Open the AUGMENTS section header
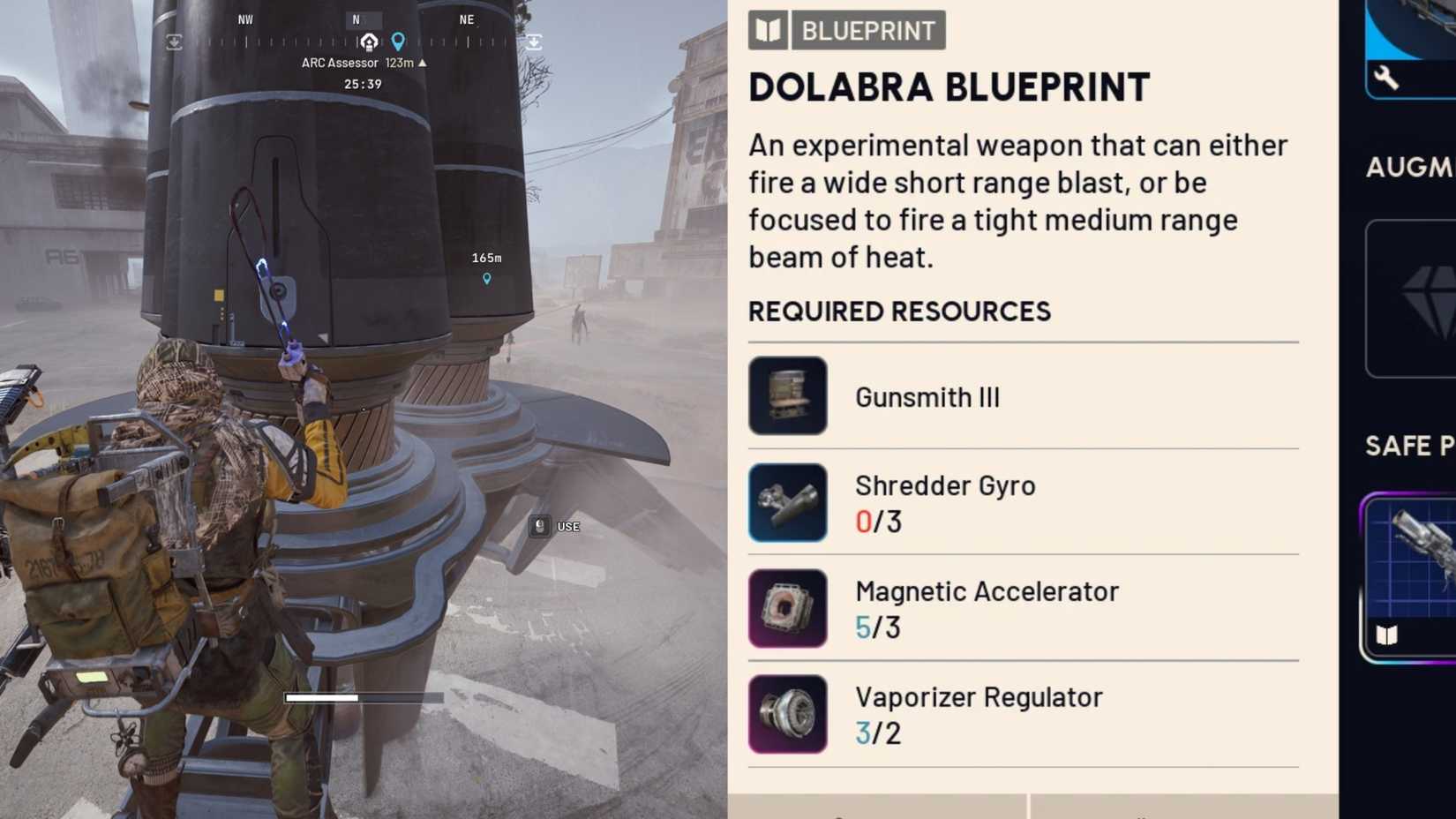The height and width of the screenshot is (819, 1456). click(x=1410, y=167)
